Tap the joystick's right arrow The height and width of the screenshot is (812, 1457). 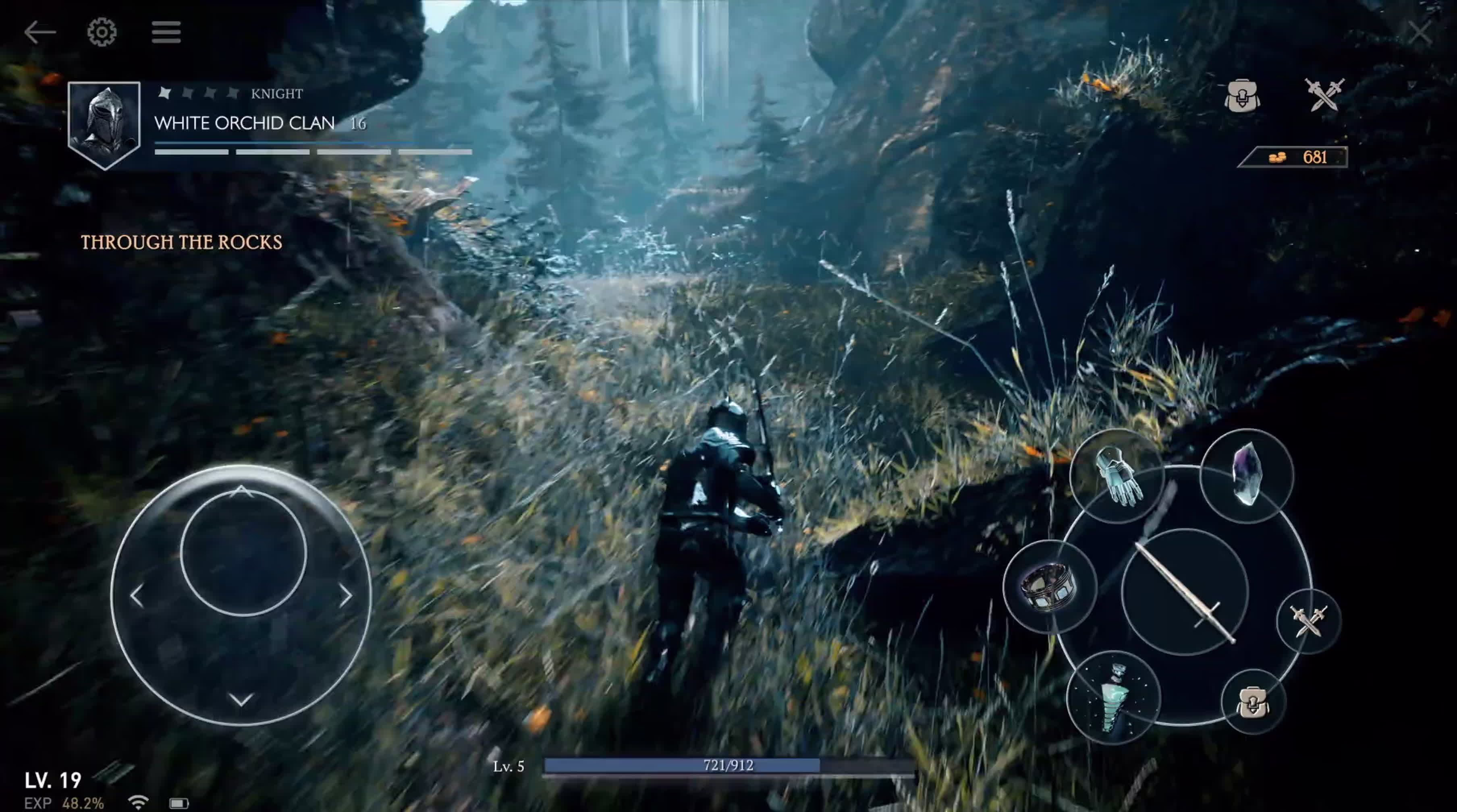(346, 596)
